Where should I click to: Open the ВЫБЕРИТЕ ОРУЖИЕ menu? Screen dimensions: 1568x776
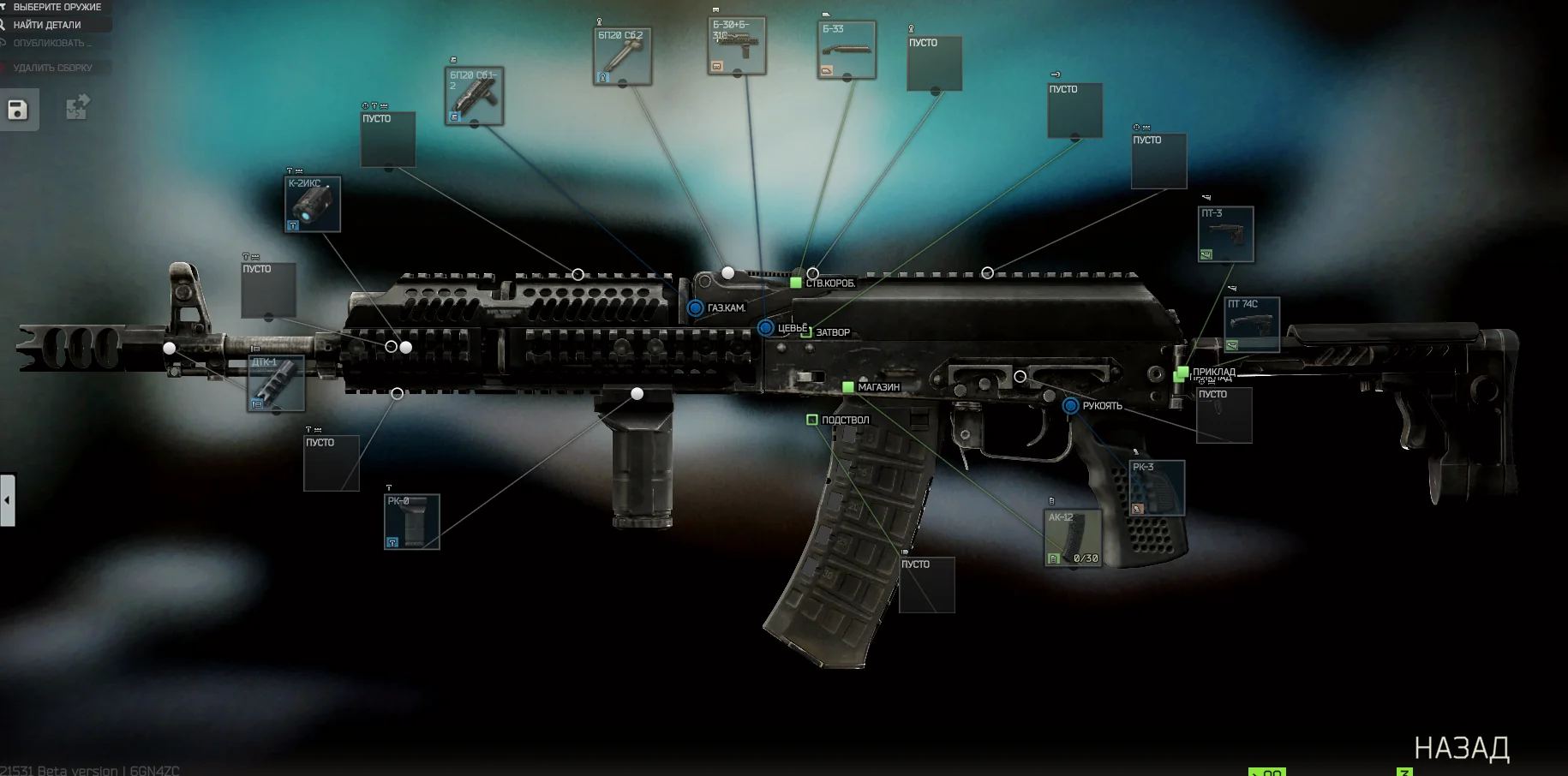point(56,6)
